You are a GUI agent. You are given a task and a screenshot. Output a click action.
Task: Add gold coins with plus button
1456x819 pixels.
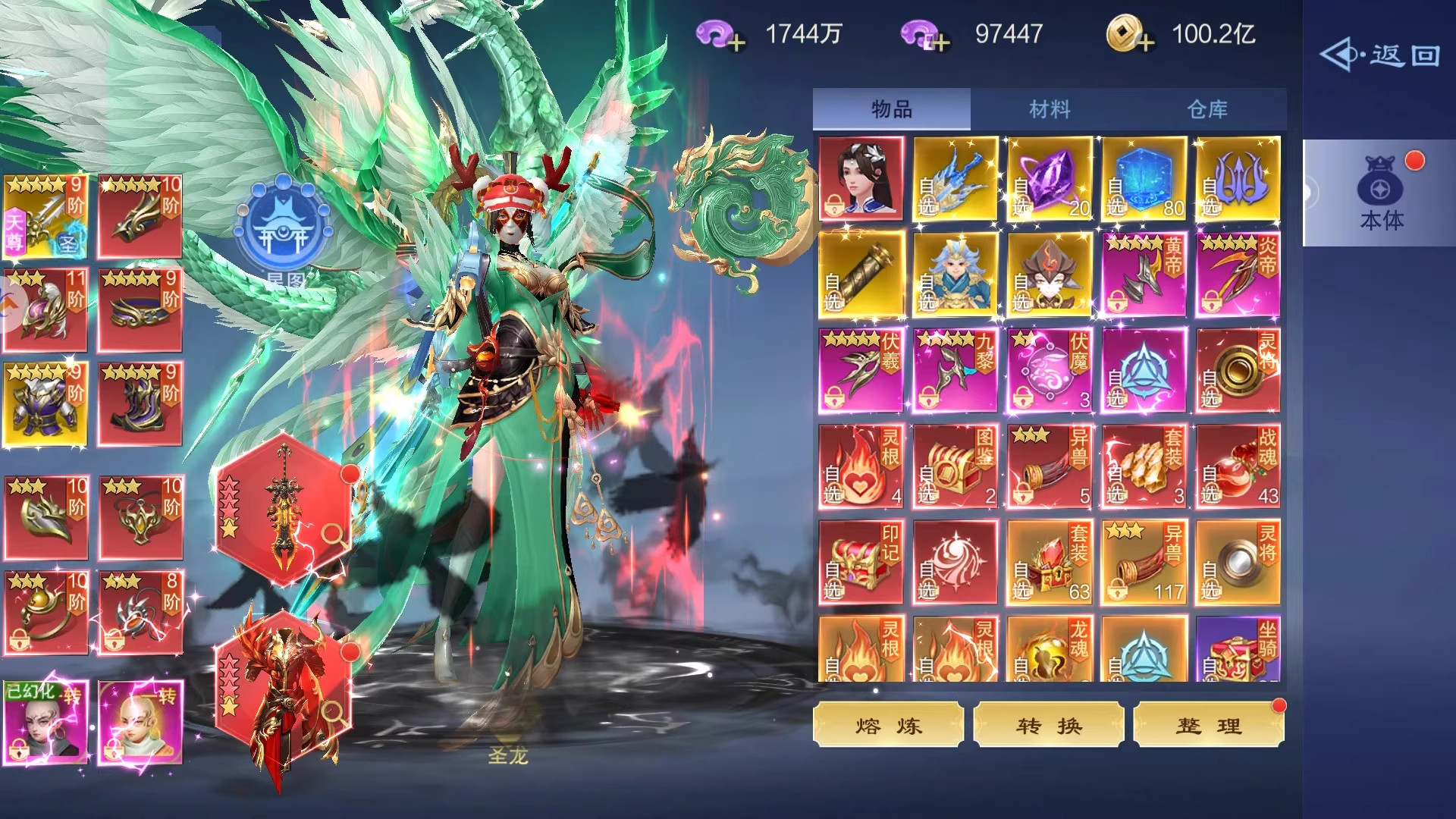tap(1145, 42)
